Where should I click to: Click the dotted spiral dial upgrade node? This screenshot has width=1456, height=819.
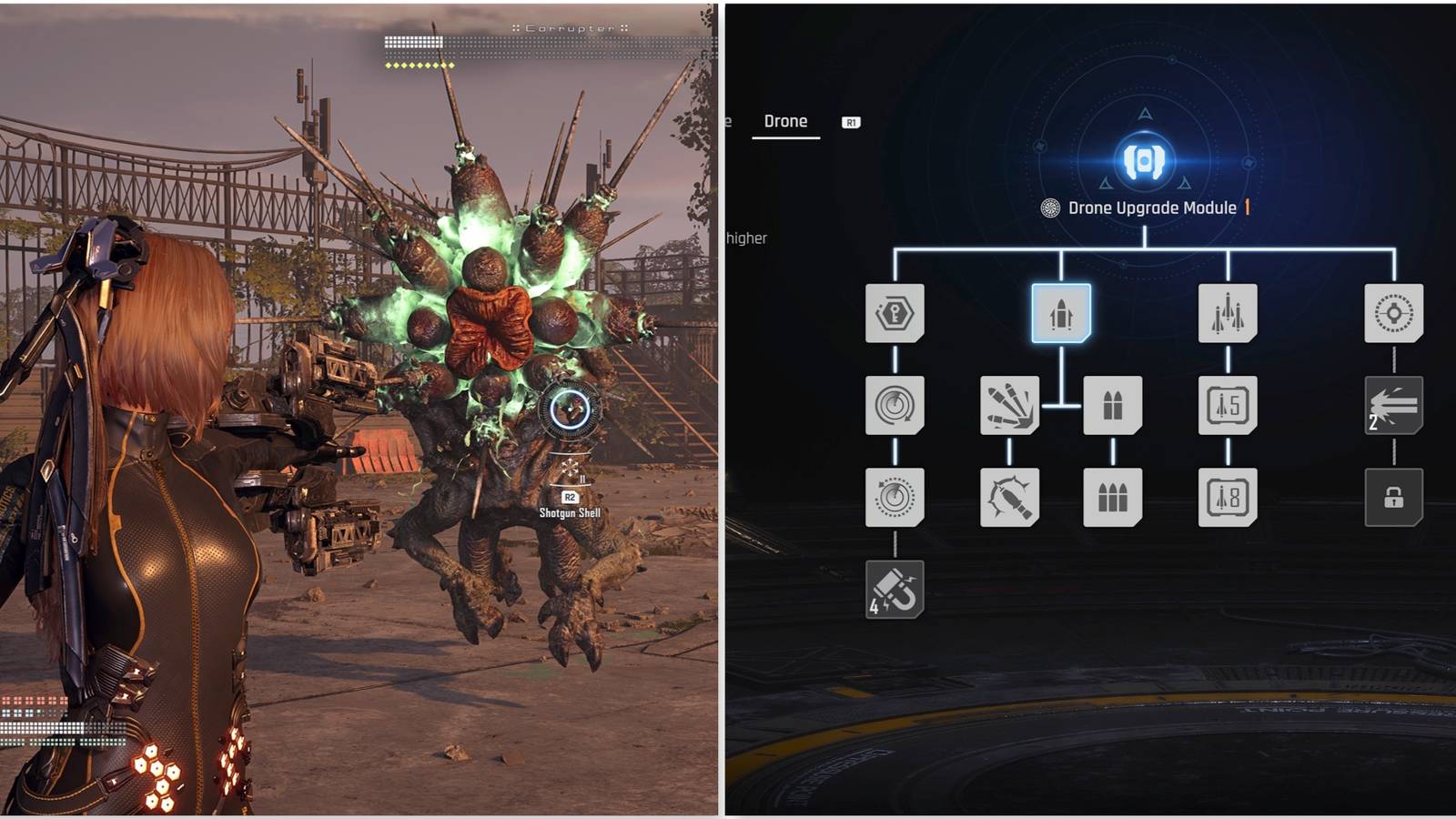pos(896,496)
